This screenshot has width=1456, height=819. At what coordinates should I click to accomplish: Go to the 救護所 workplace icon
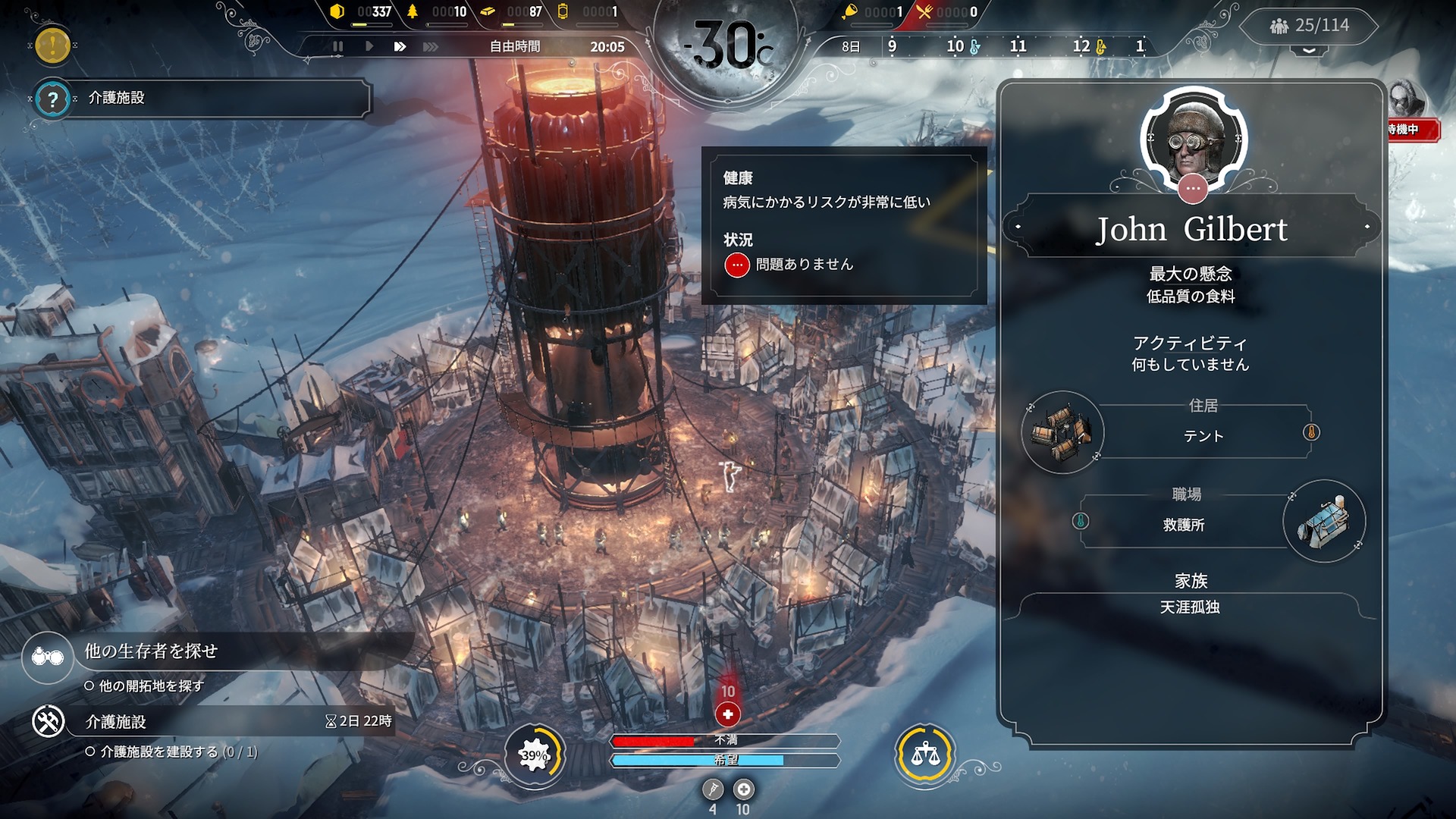[1324, 521]
